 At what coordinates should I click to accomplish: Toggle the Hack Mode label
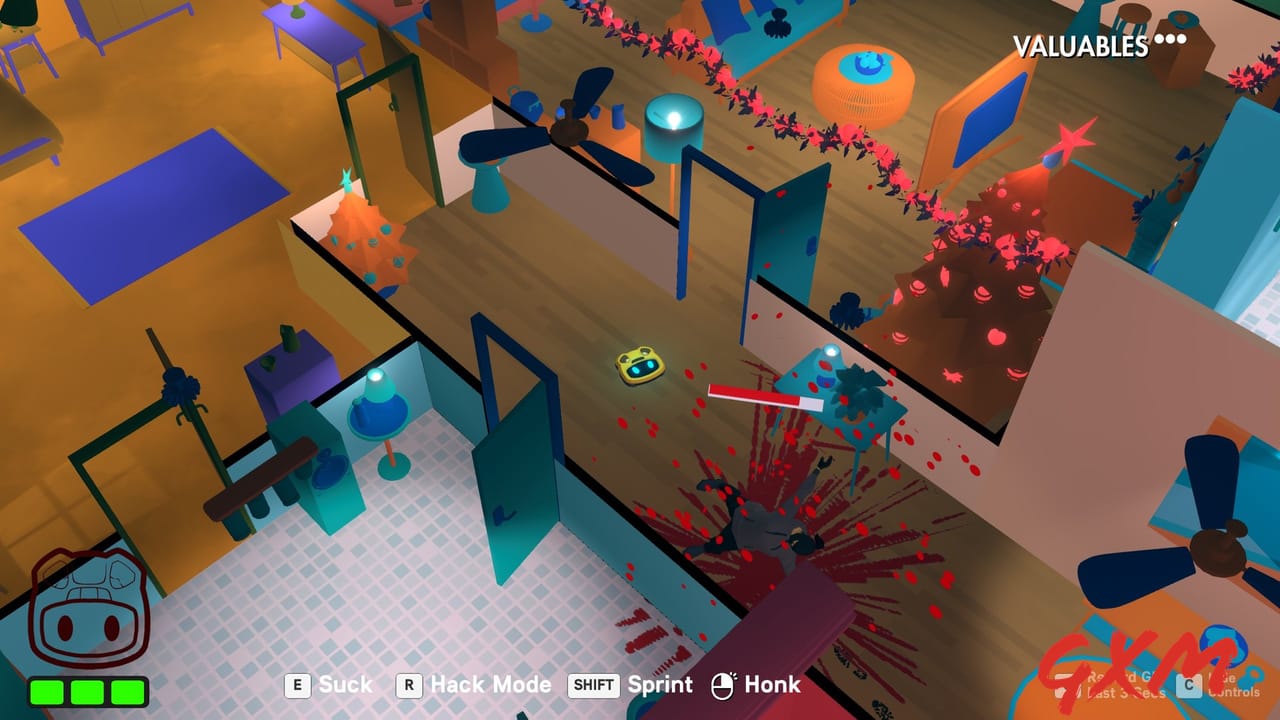(x=494, y=685)
